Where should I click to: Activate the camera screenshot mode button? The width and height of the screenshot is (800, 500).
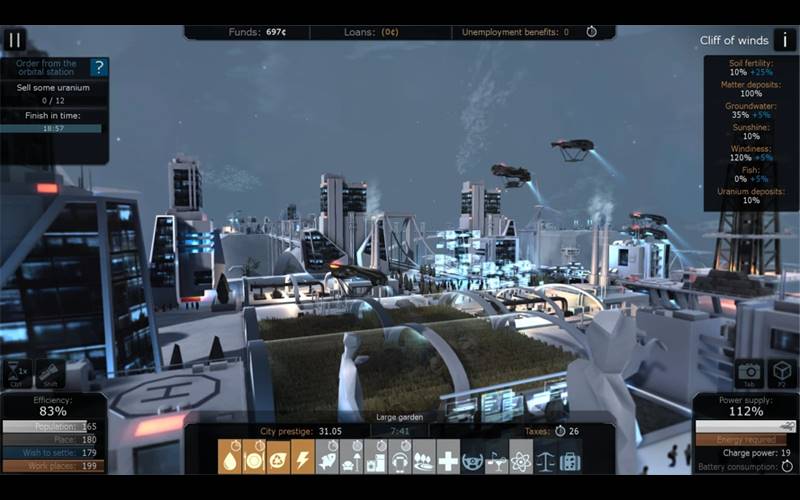click(x=749, y=372)
